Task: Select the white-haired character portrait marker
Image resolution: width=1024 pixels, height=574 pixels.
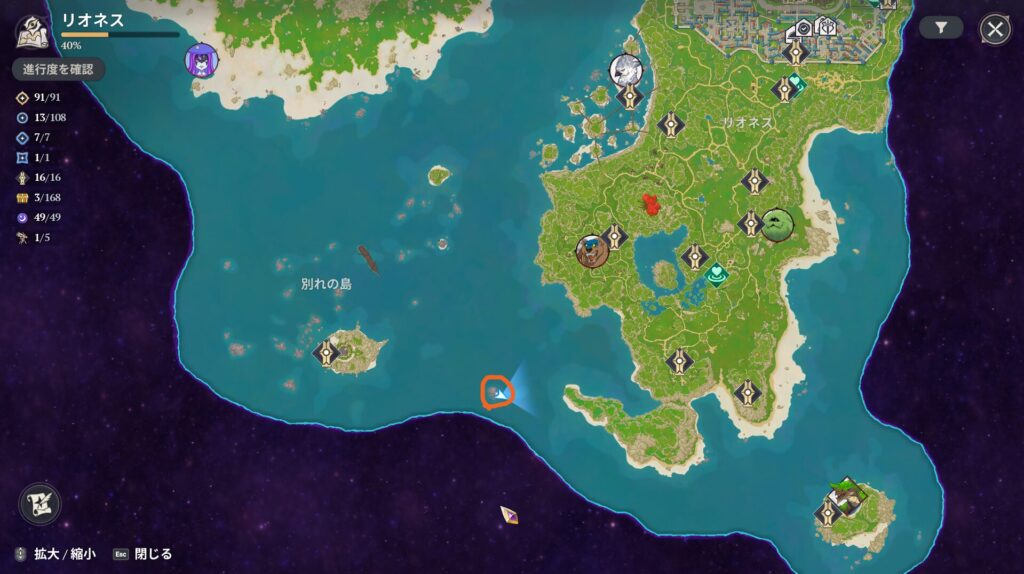Action: coord(627,70)
